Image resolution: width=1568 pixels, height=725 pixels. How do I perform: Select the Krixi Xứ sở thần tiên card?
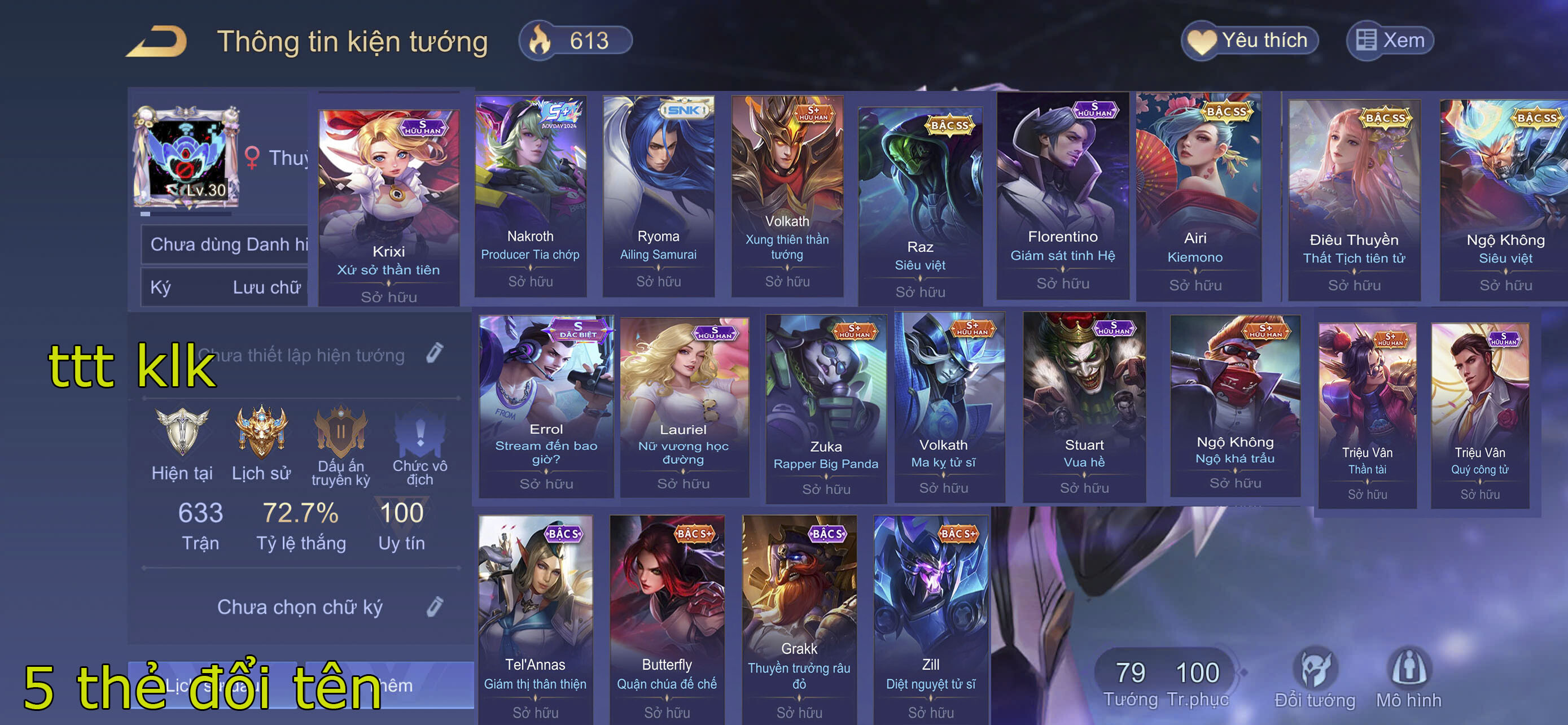[x=388, y=207]
